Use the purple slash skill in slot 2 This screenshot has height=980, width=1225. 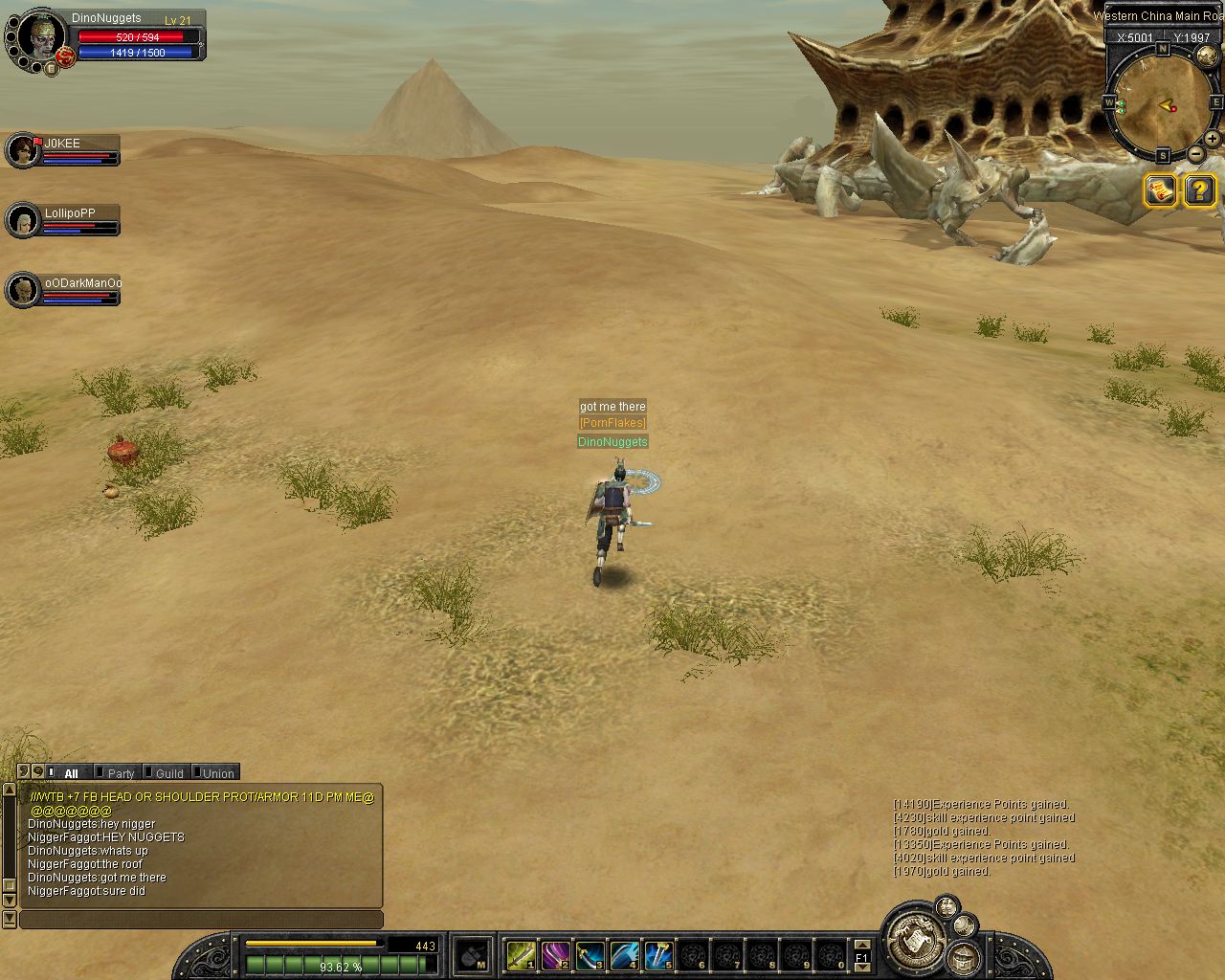(x=555, y=955)
